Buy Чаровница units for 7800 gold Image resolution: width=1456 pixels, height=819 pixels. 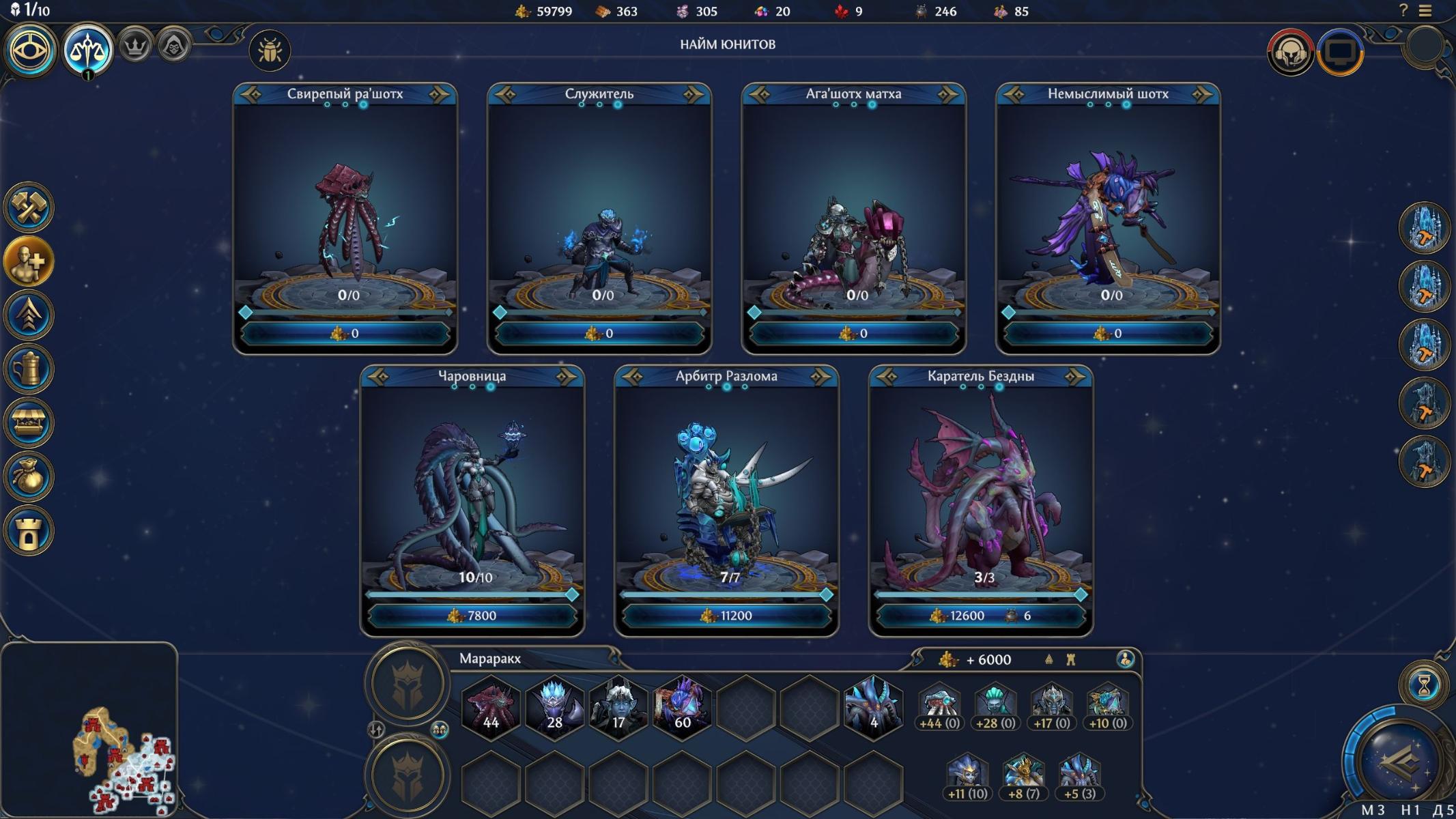tap(472, 616)
